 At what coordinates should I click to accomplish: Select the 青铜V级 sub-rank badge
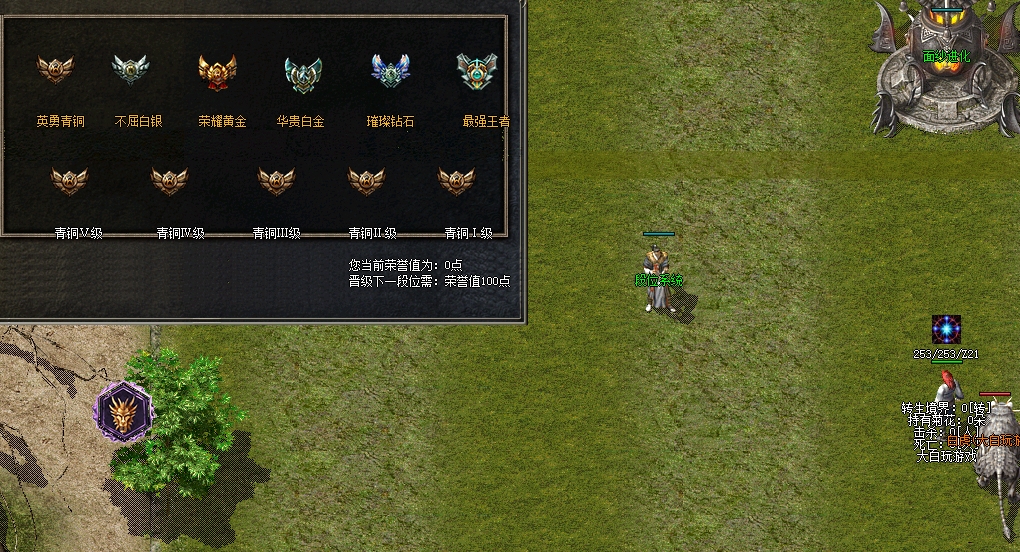(69, 181)
